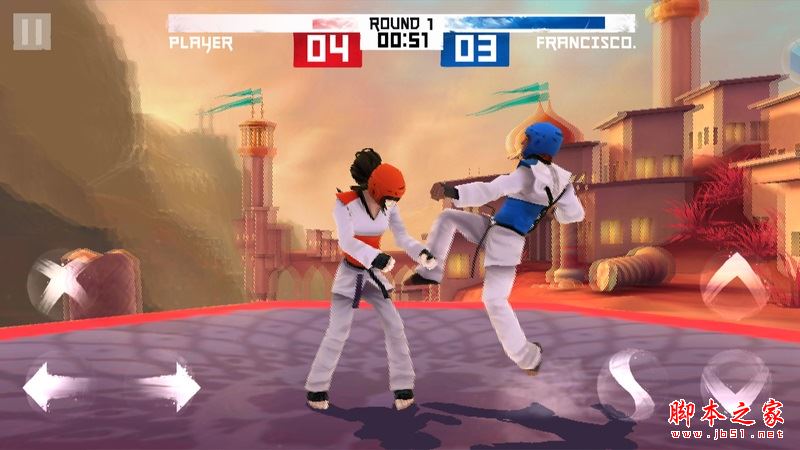Viewport: 800px width, 450px height.
Task: Pause the taekwondo match
Action: (x=32, y=31)
